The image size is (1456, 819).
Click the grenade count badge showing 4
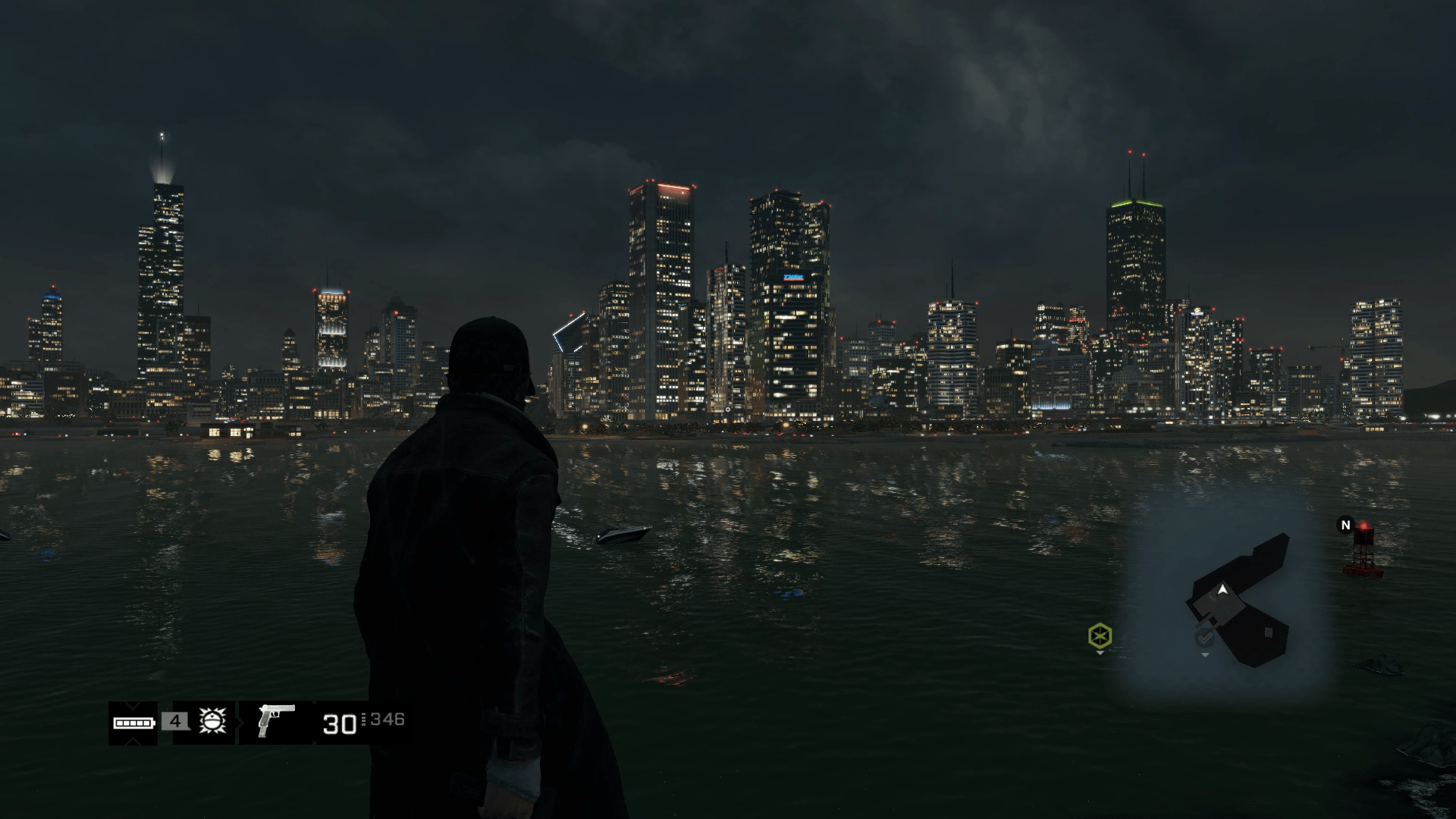click(175, 723)
